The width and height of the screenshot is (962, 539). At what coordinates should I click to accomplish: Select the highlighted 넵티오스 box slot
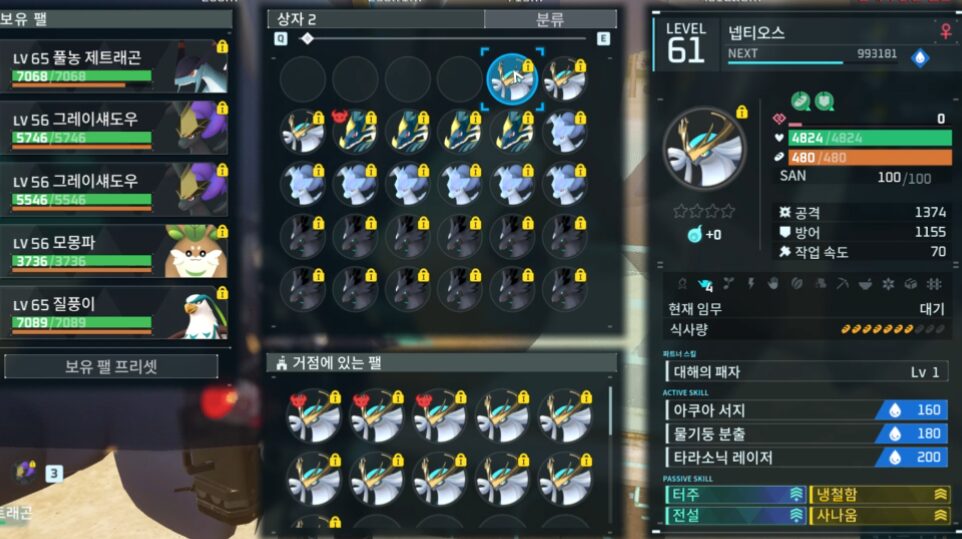512,79
